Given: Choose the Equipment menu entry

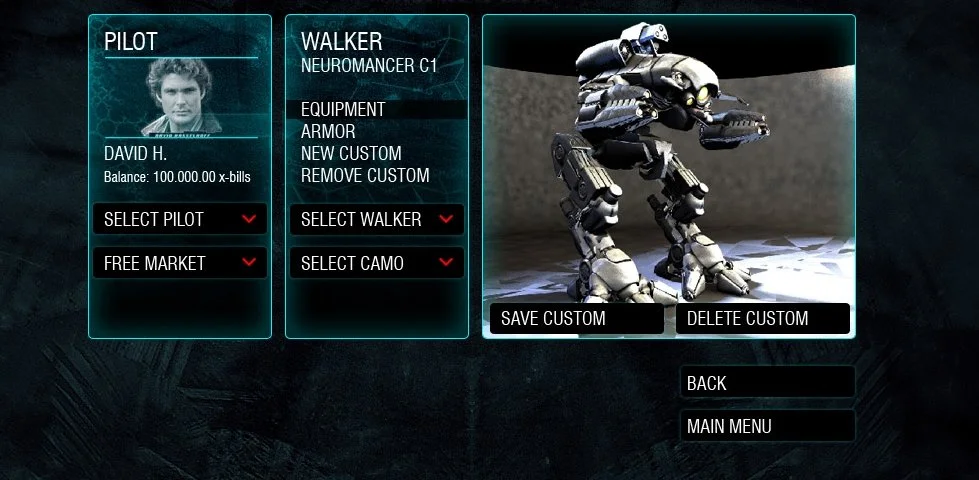Looking at the screenshot, I should [343, 110].
